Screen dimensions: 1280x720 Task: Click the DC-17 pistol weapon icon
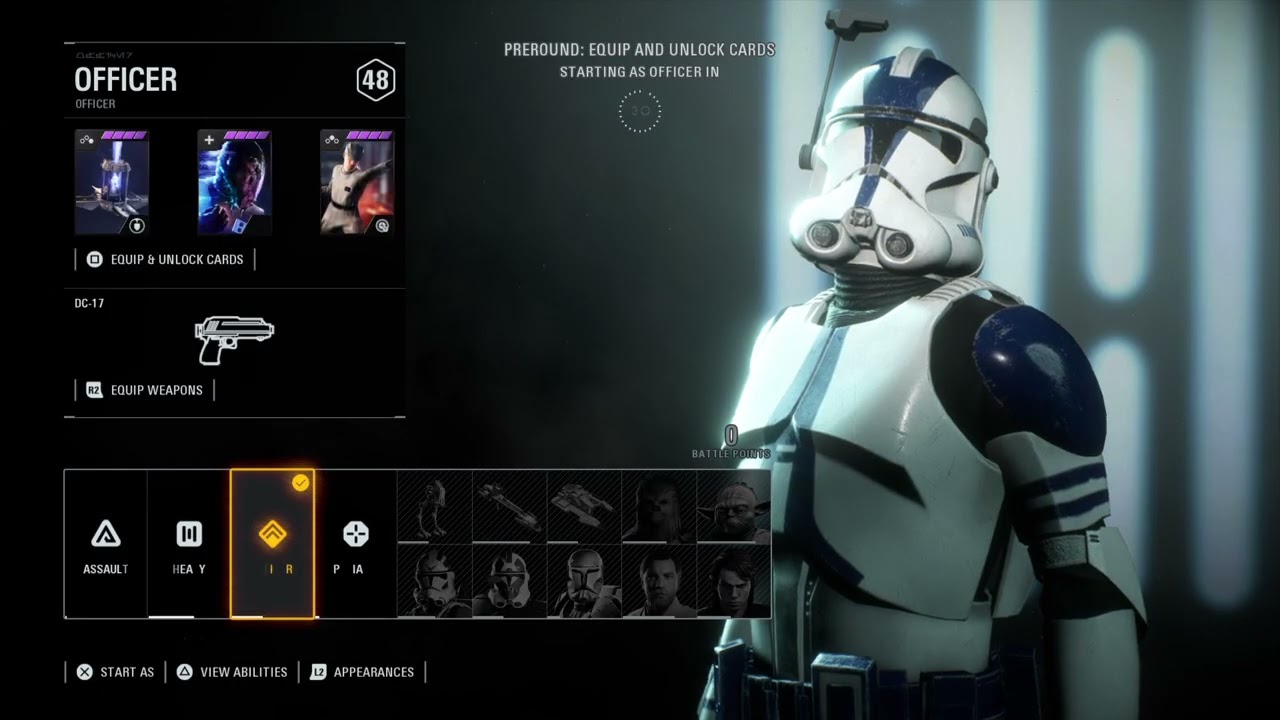[x=234, y=340]
